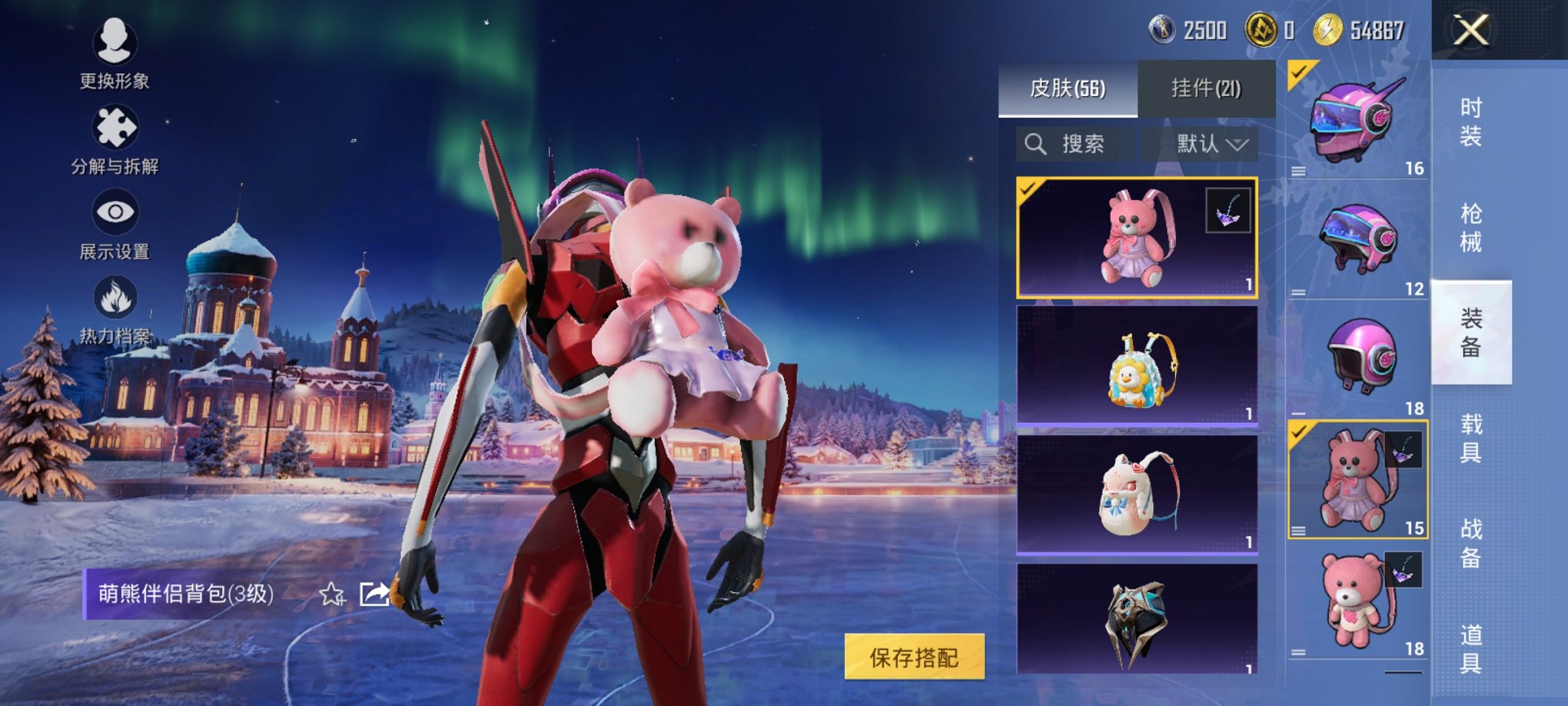This screenshot has width=1568, height=706.
Task: Switch to the 挂件(21) pendants tab
Action: coord(1205,88)
